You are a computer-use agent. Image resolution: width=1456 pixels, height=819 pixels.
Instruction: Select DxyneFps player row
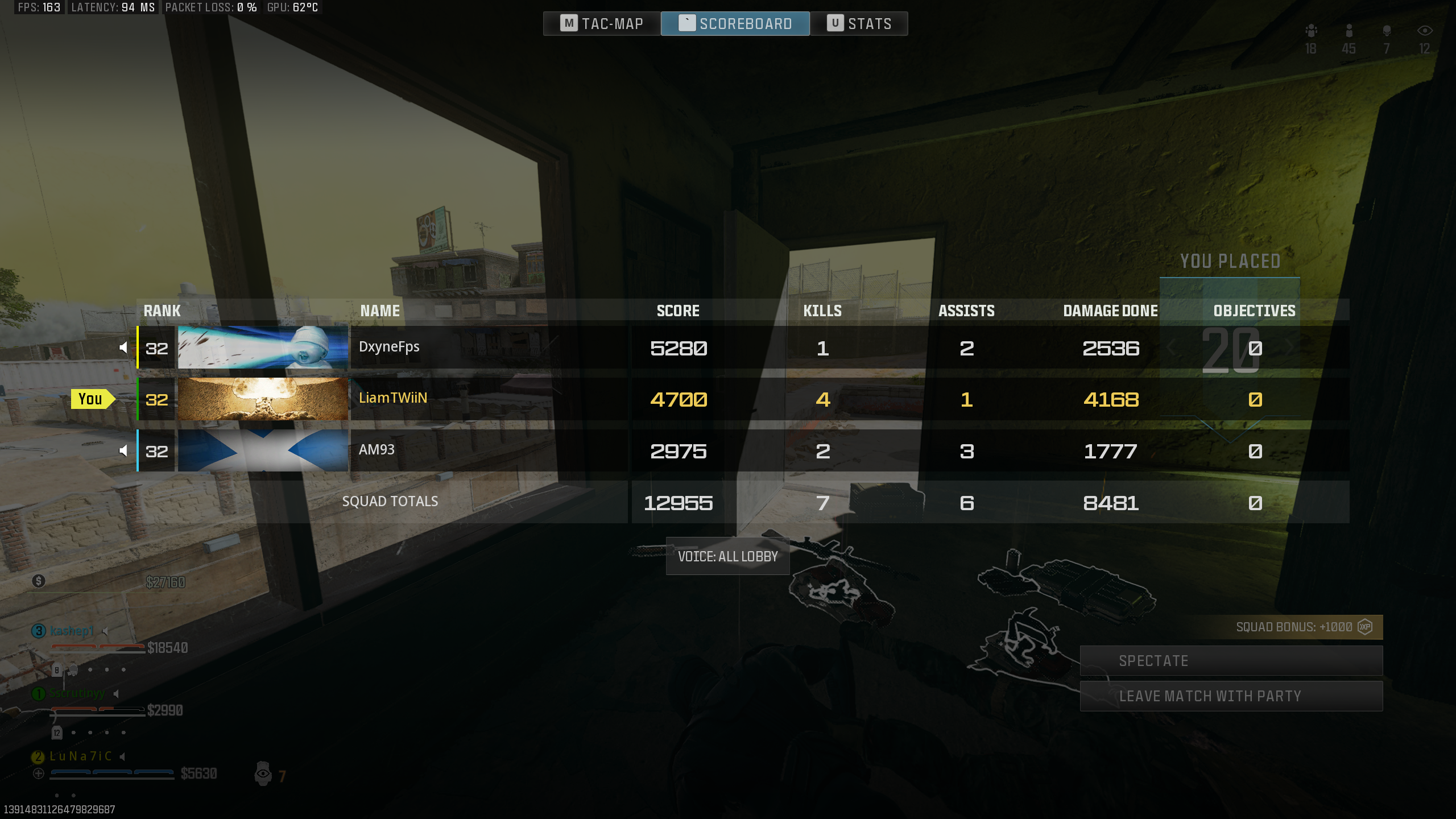[x=489, y=348]
